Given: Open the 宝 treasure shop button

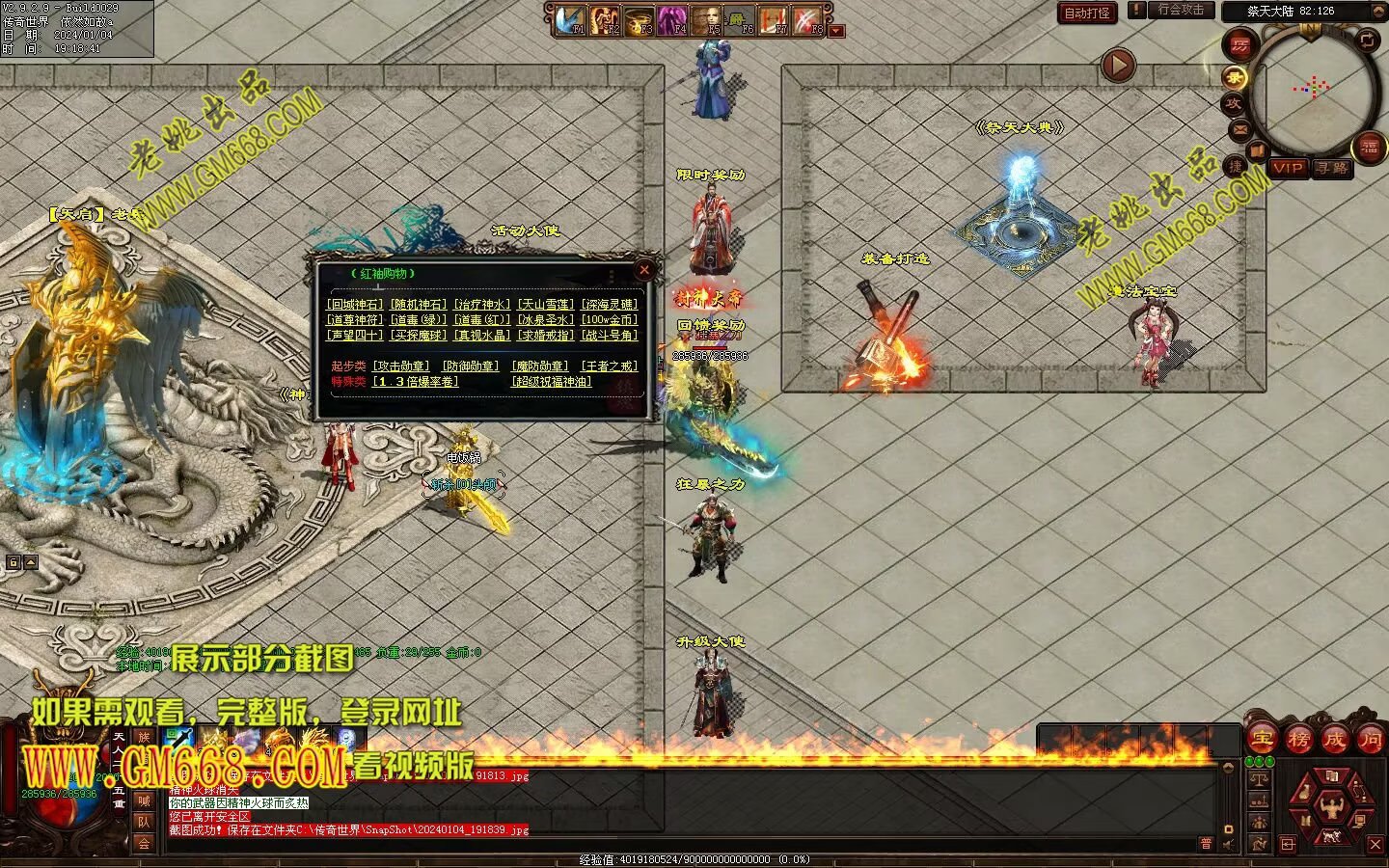Looking at the screenshot, I should [x=1262, y=741].
